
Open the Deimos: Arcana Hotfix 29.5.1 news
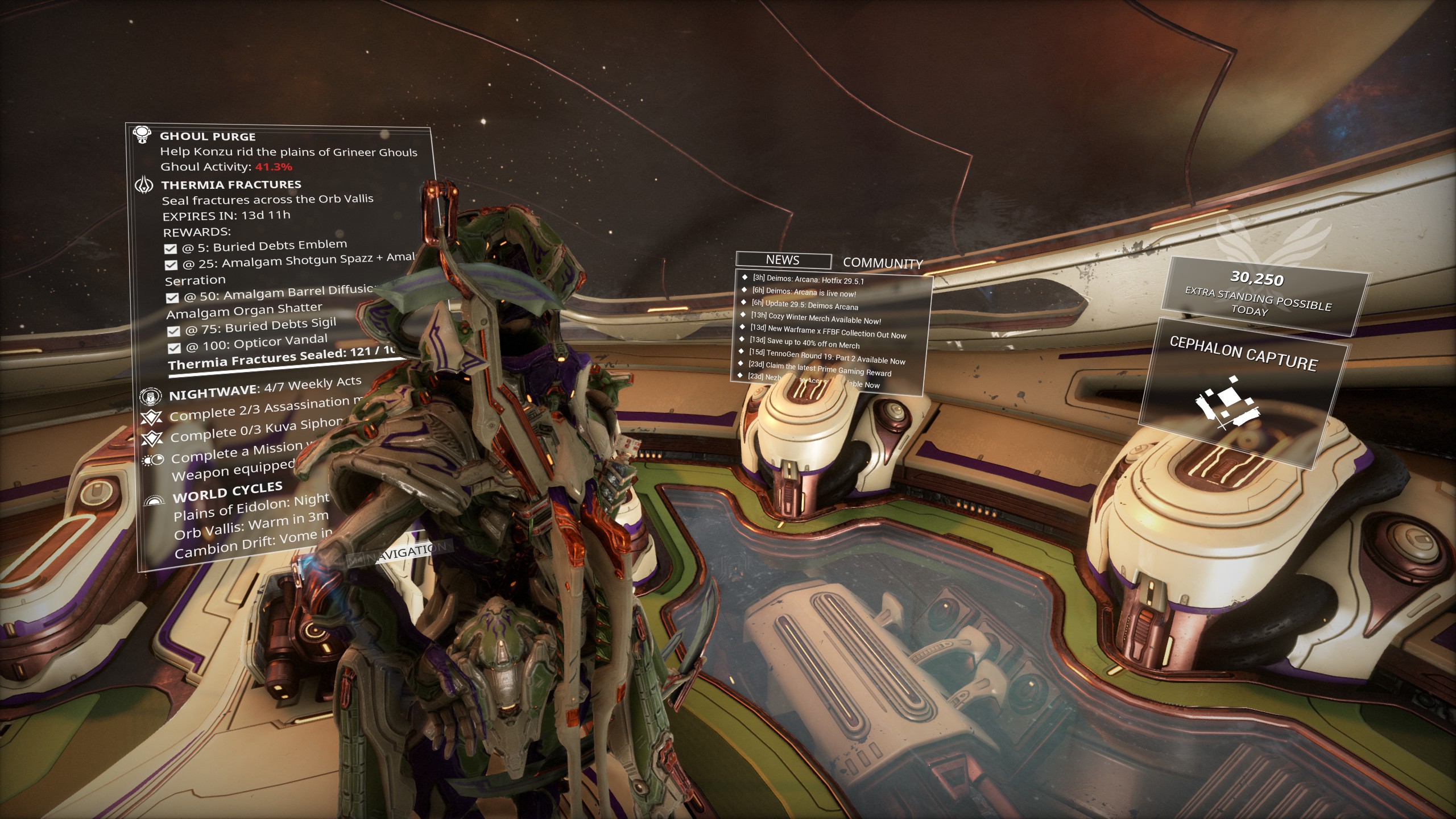click(x=808, y=279)
